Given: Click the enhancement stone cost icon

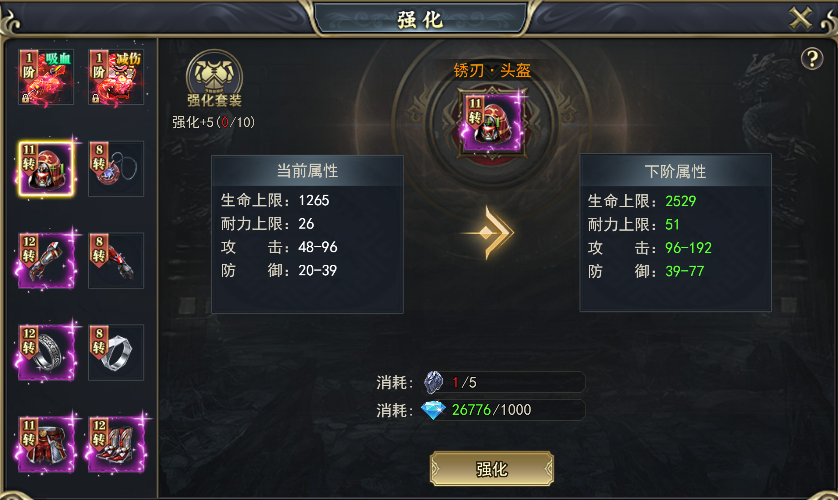Looking at the screenshot, I should tap(433, 382).
